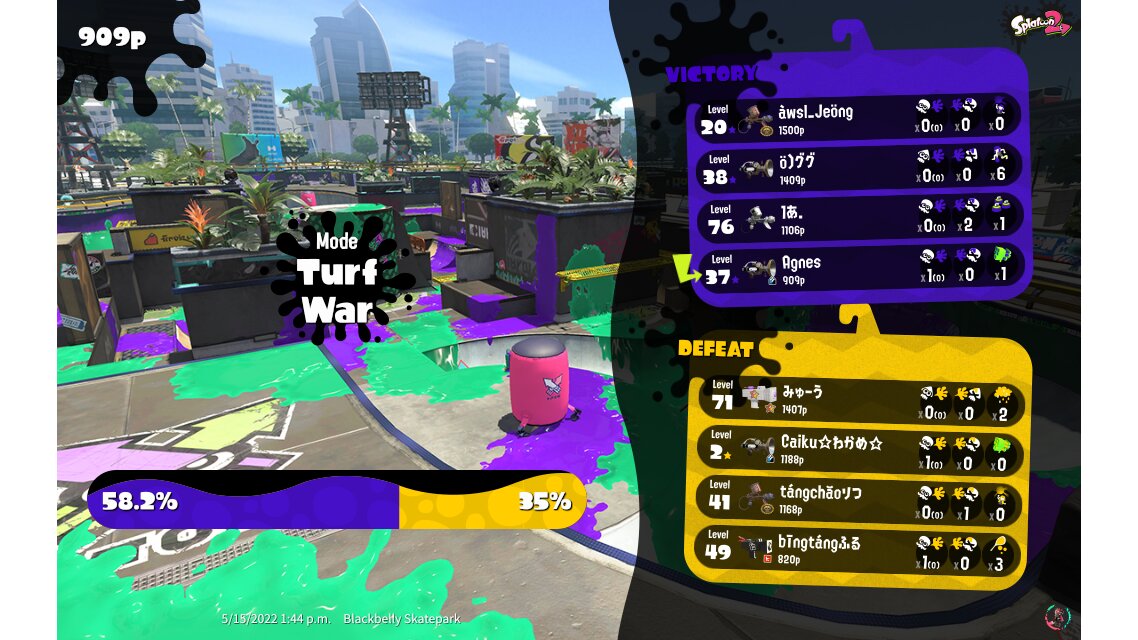The width and height of the screenshot is (1138, 640).
Task: Click the Splatoon 2 logo
Action: [x=1041, y=22]
